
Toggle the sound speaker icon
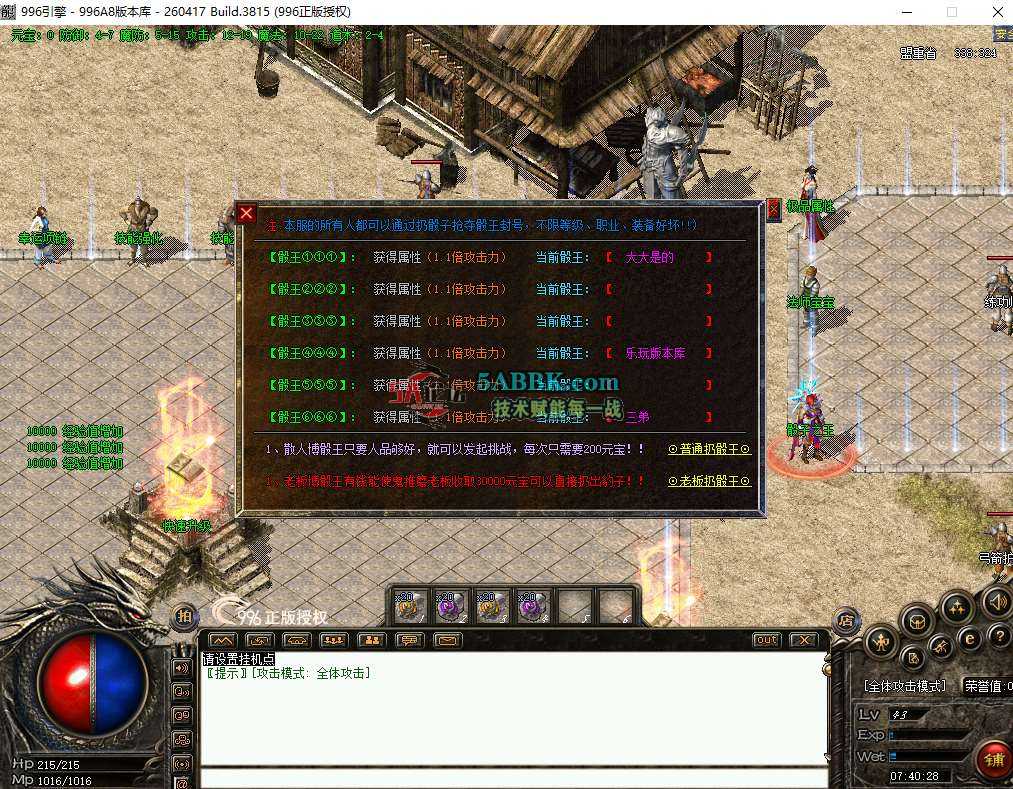click(996, 602)
